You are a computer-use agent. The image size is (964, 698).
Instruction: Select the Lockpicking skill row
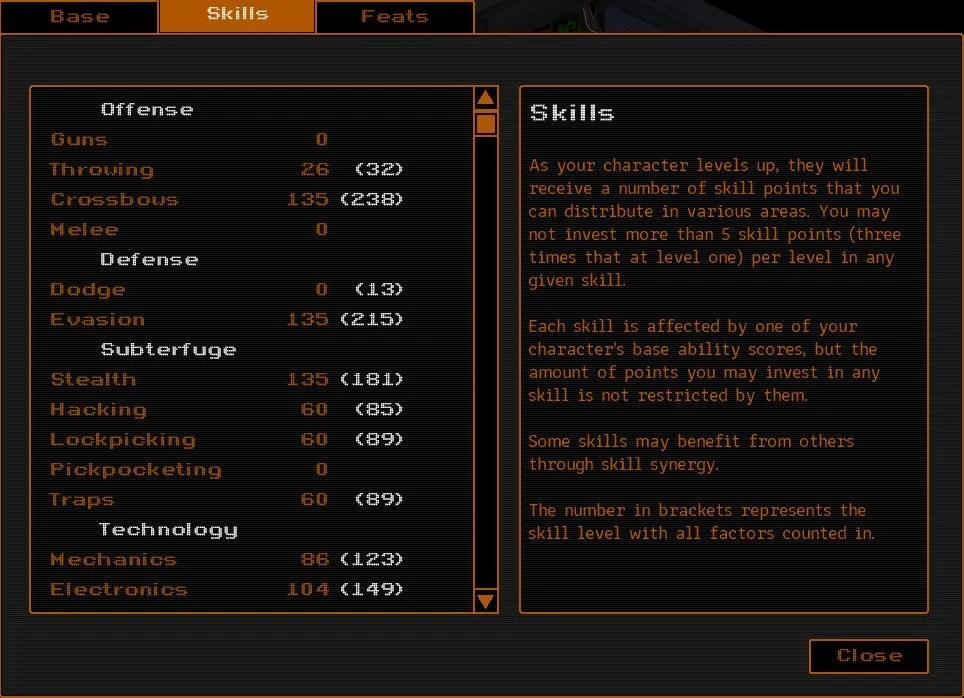pyautogui.click(x=122, y=440)
